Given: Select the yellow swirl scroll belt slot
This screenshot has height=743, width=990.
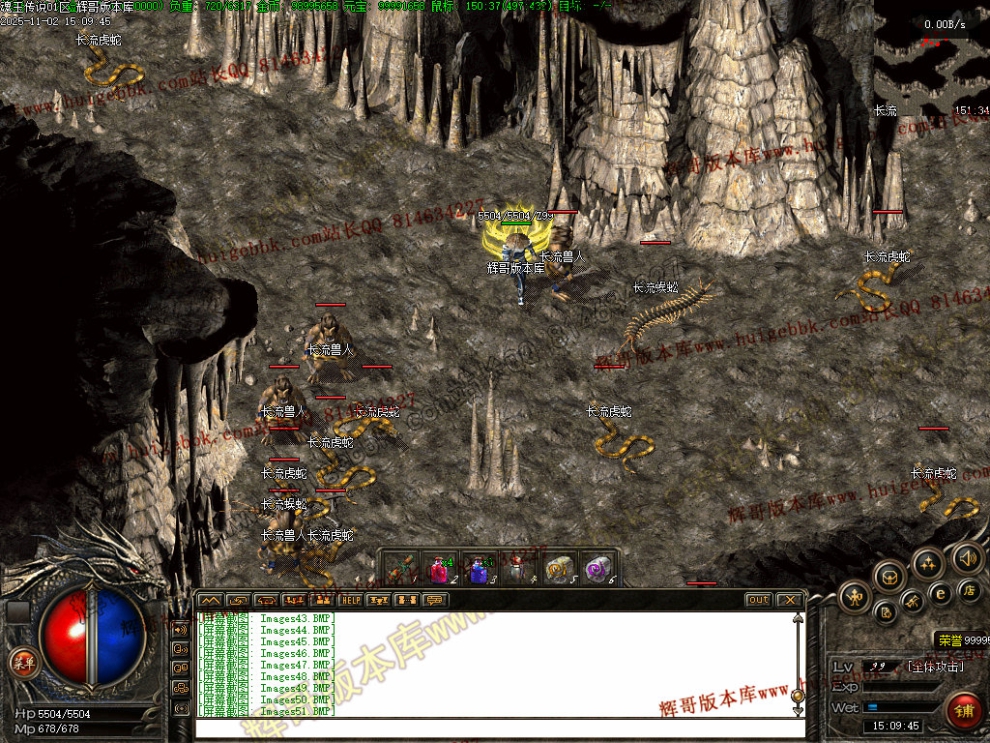Looking at the screenshot, I should 557,569.
